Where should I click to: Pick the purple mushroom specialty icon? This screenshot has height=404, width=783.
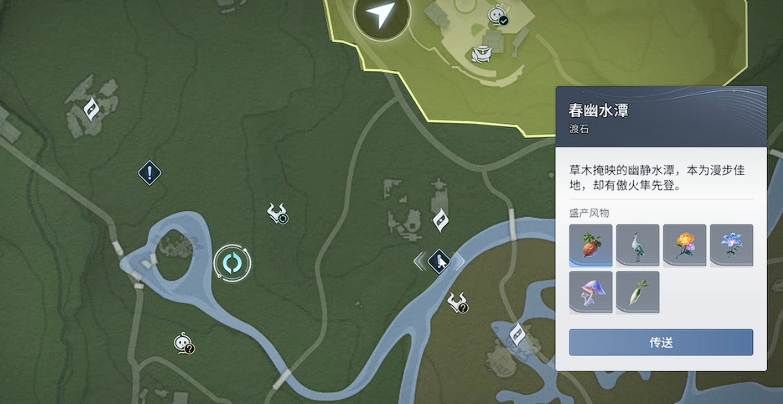590,291
